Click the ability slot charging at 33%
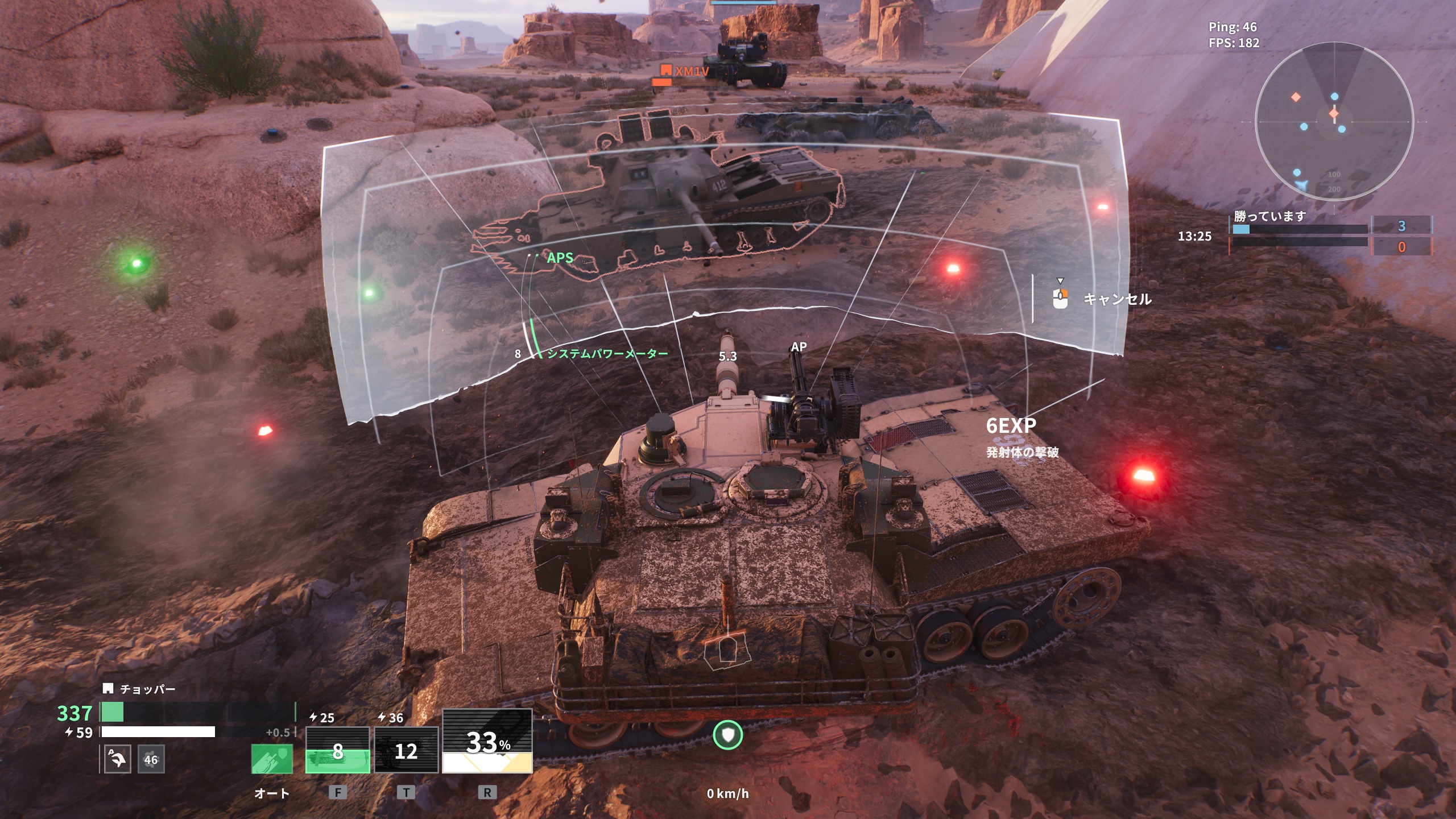The image size is (1456, 819). point(487,741)
